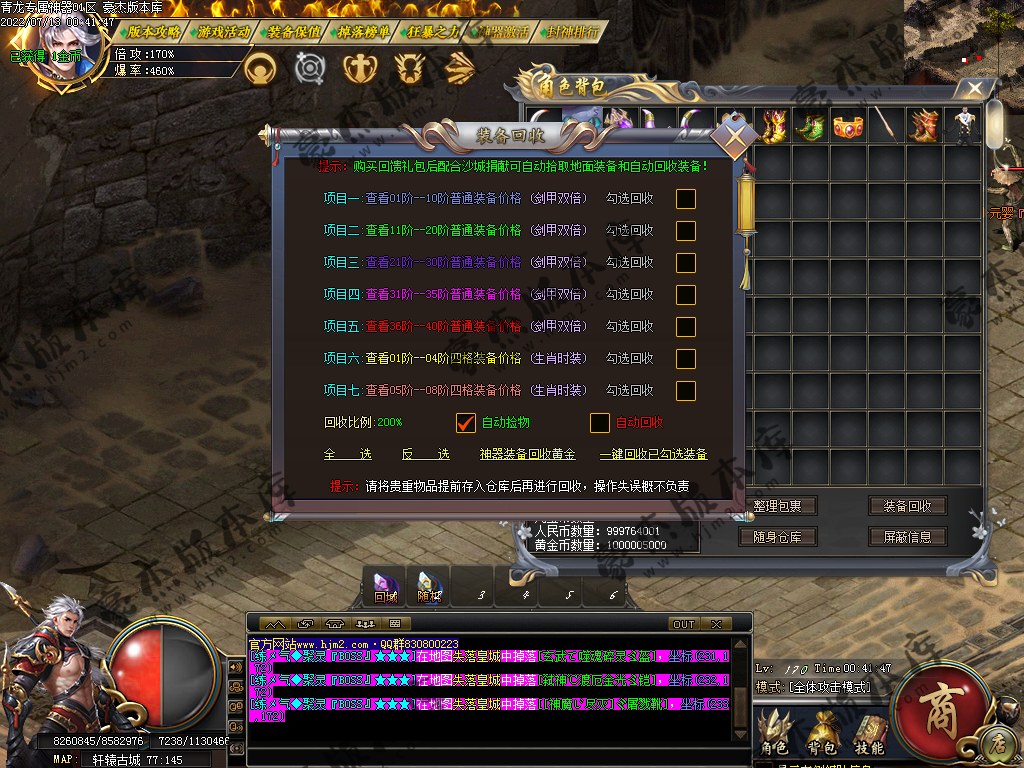The width and height of the screenshot is (1024, 768).
Task: Open the 游戏活动 events tab
Action: (224, 32)
